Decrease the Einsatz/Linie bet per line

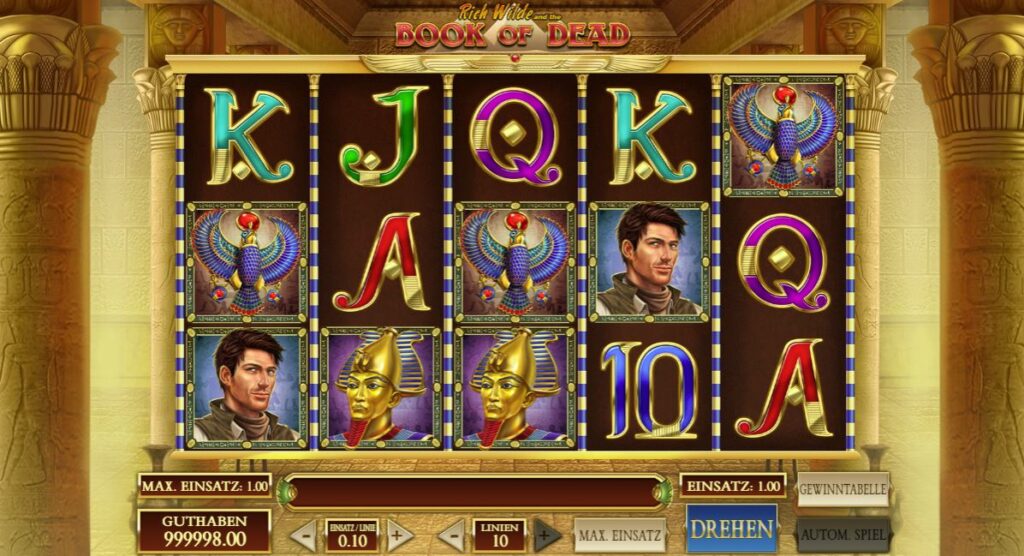[x=304, y=535]
